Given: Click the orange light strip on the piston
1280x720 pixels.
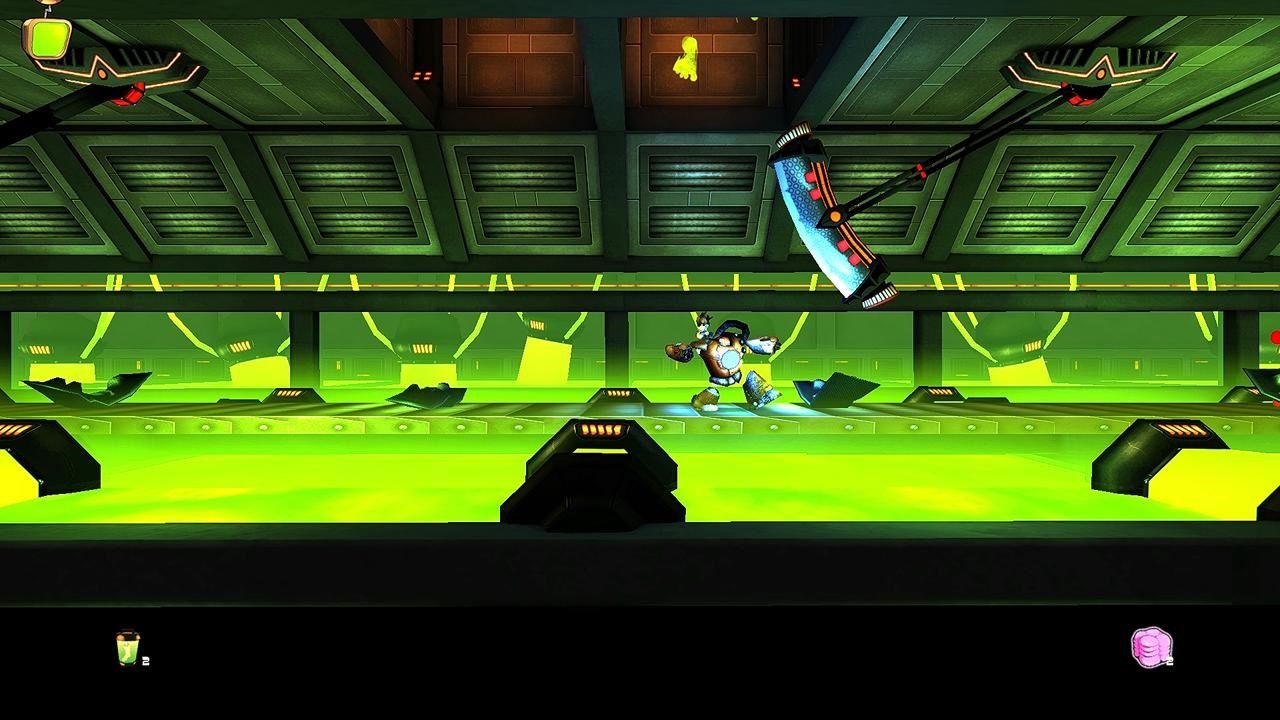Looking at the screenshot, I should click(600, 432).
